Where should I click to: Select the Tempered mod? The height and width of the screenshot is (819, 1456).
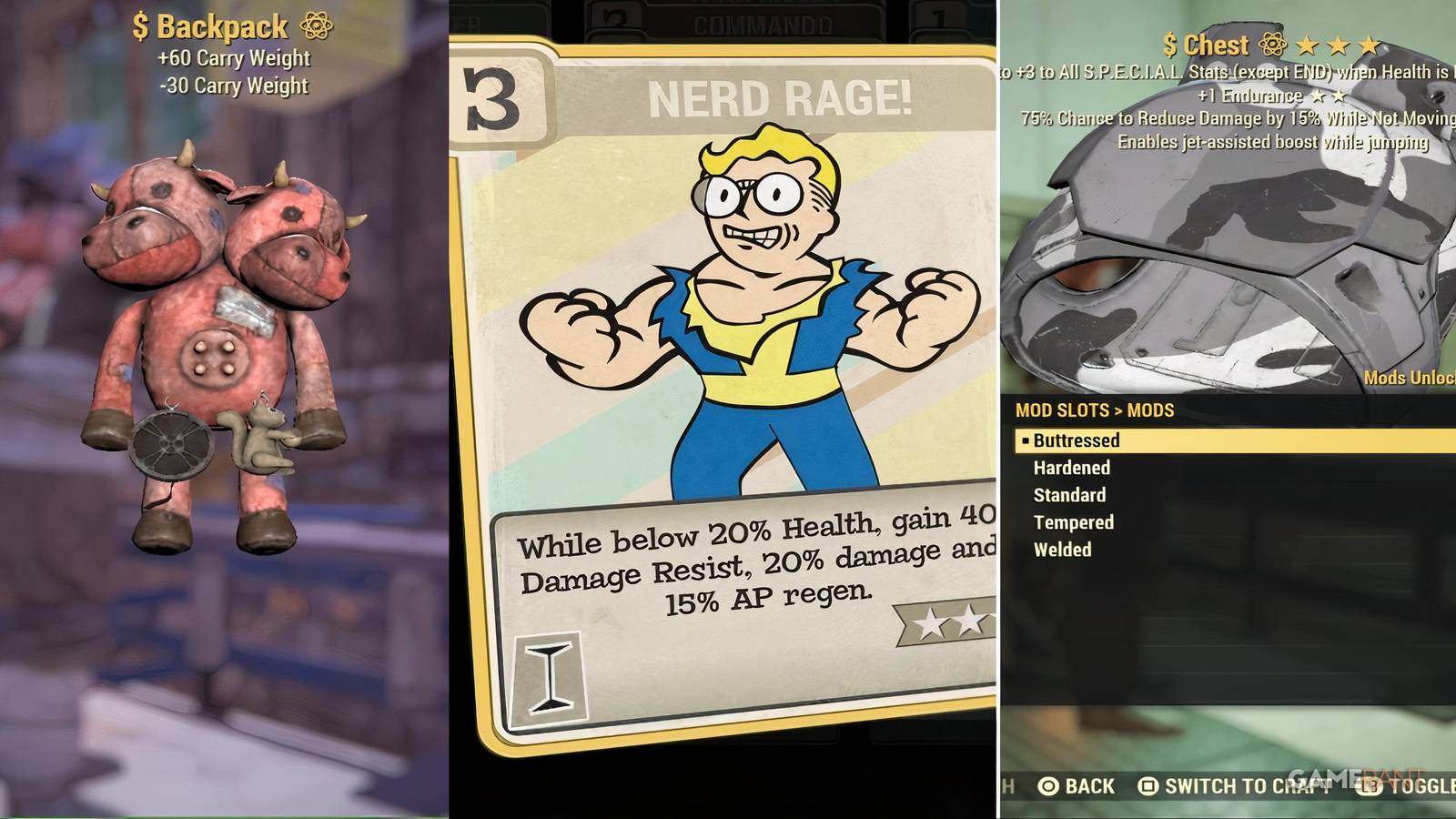click(x=1073, y=522)
